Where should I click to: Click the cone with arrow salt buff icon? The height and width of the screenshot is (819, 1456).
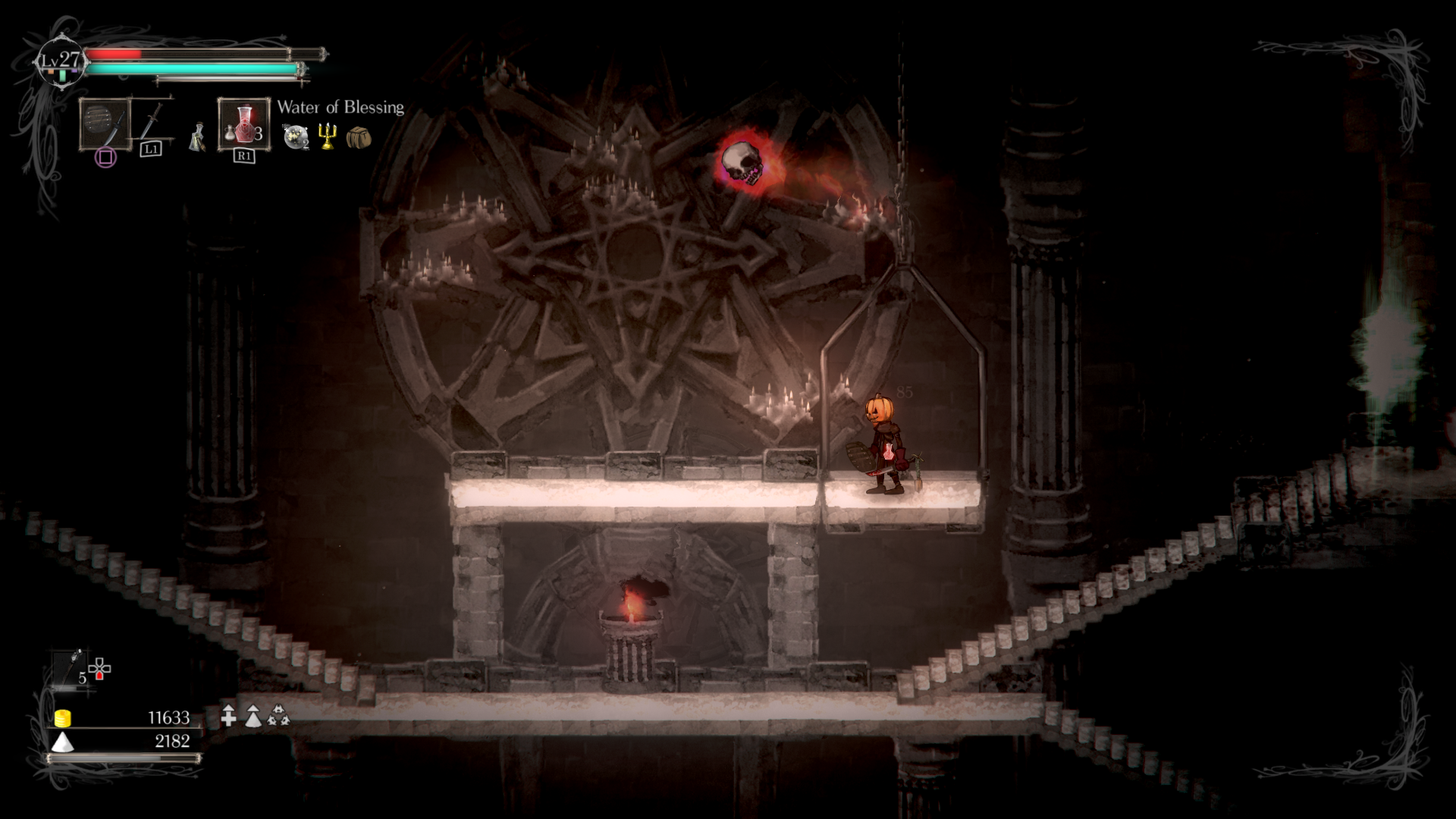pyautogui.click(x=253, y=715)
